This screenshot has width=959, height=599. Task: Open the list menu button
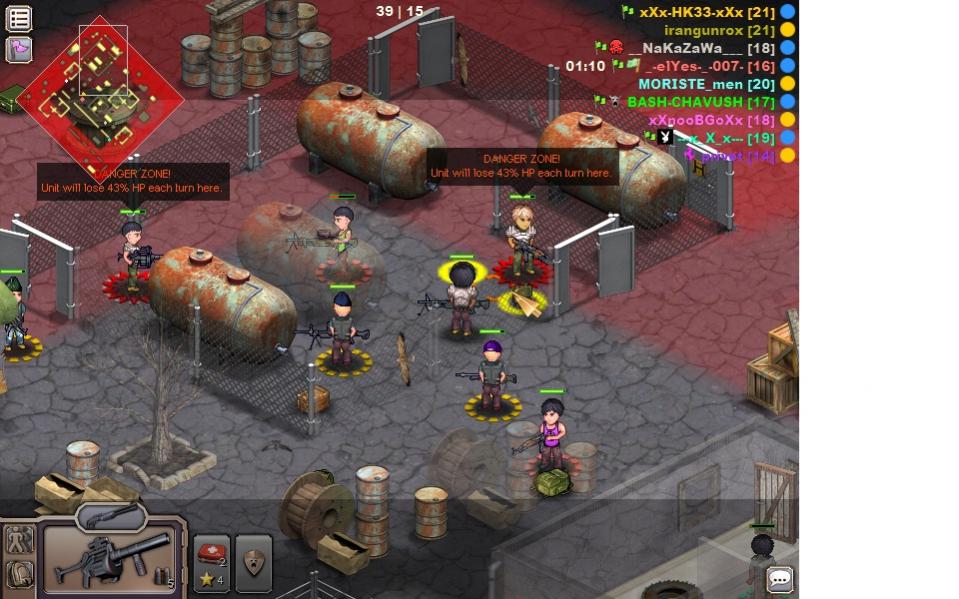(19, 18)
